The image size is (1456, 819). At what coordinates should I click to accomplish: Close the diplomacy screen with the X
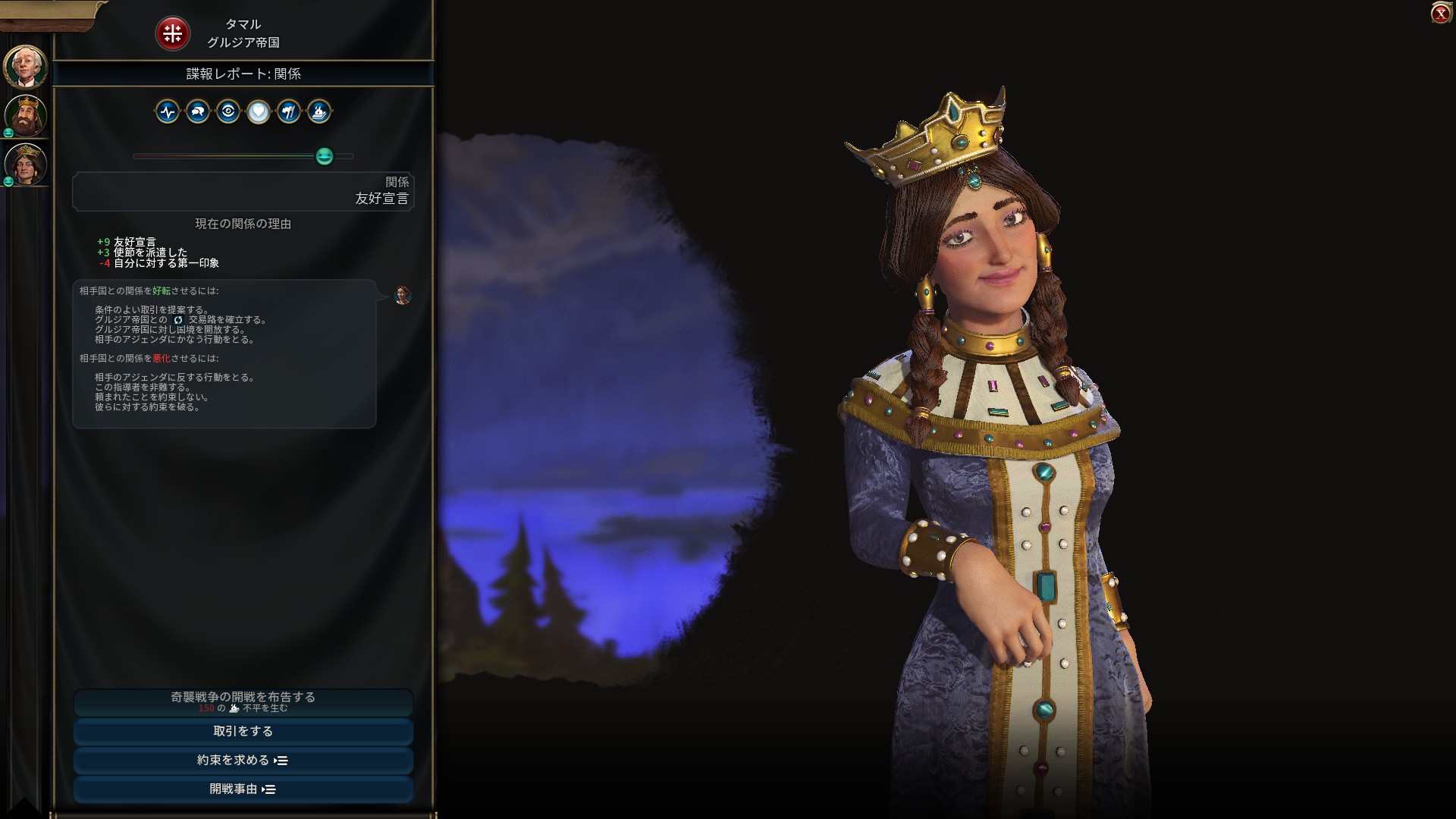1440,13
